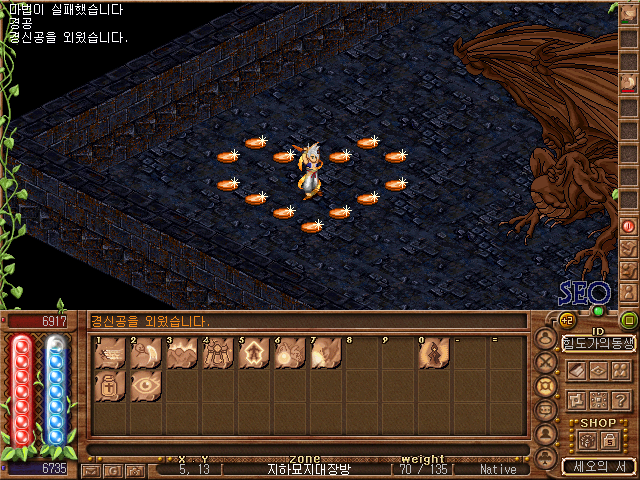Viewport: 640px width, 480px height.
Task: Select the hotbar slot 1 skill scroll
Action: pos(110,354)
